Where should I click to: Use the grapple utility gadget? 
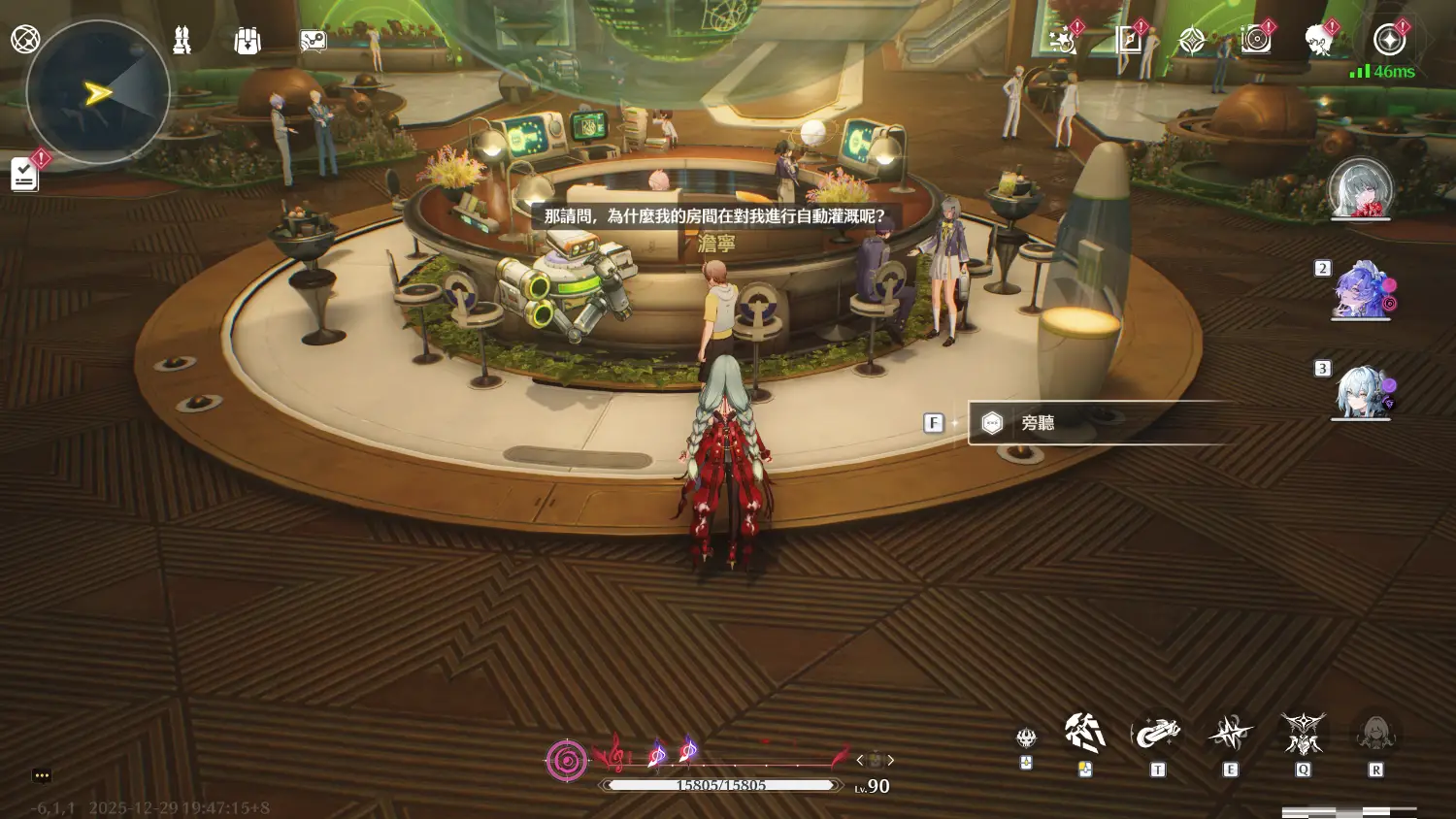coord(1157,735)
